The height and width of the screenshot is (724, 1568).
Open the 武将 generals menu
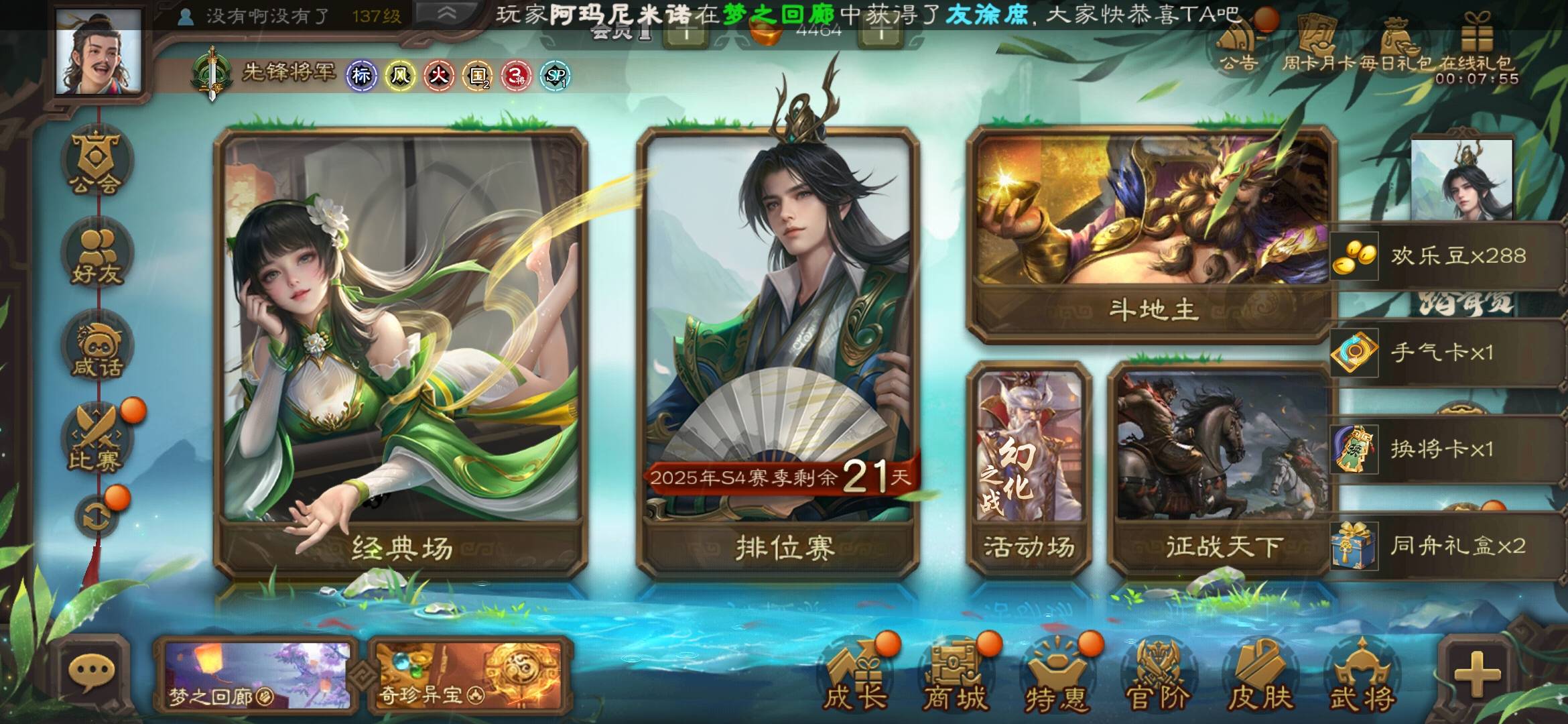point(1360,677)
